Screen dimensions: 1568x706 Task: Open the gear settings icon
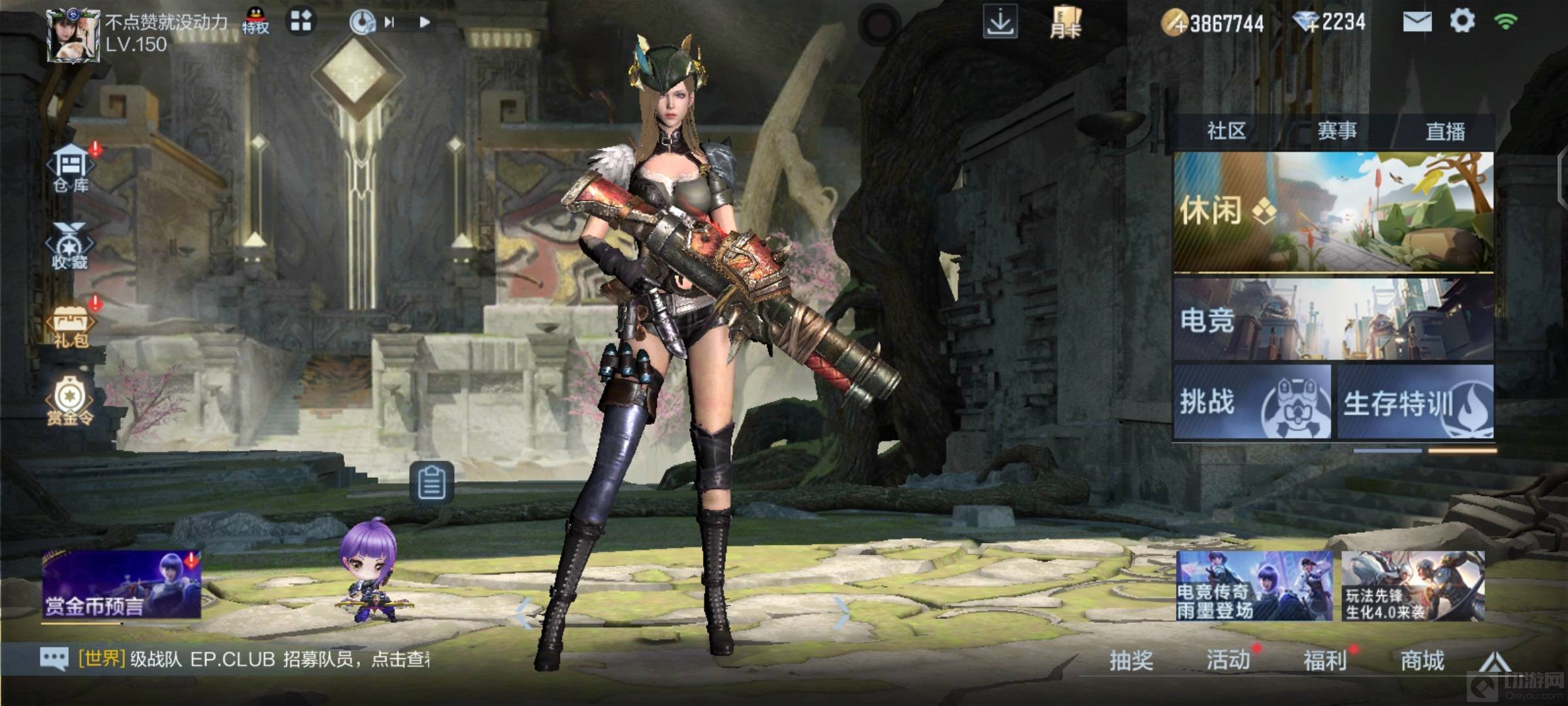click(1462, 22)
